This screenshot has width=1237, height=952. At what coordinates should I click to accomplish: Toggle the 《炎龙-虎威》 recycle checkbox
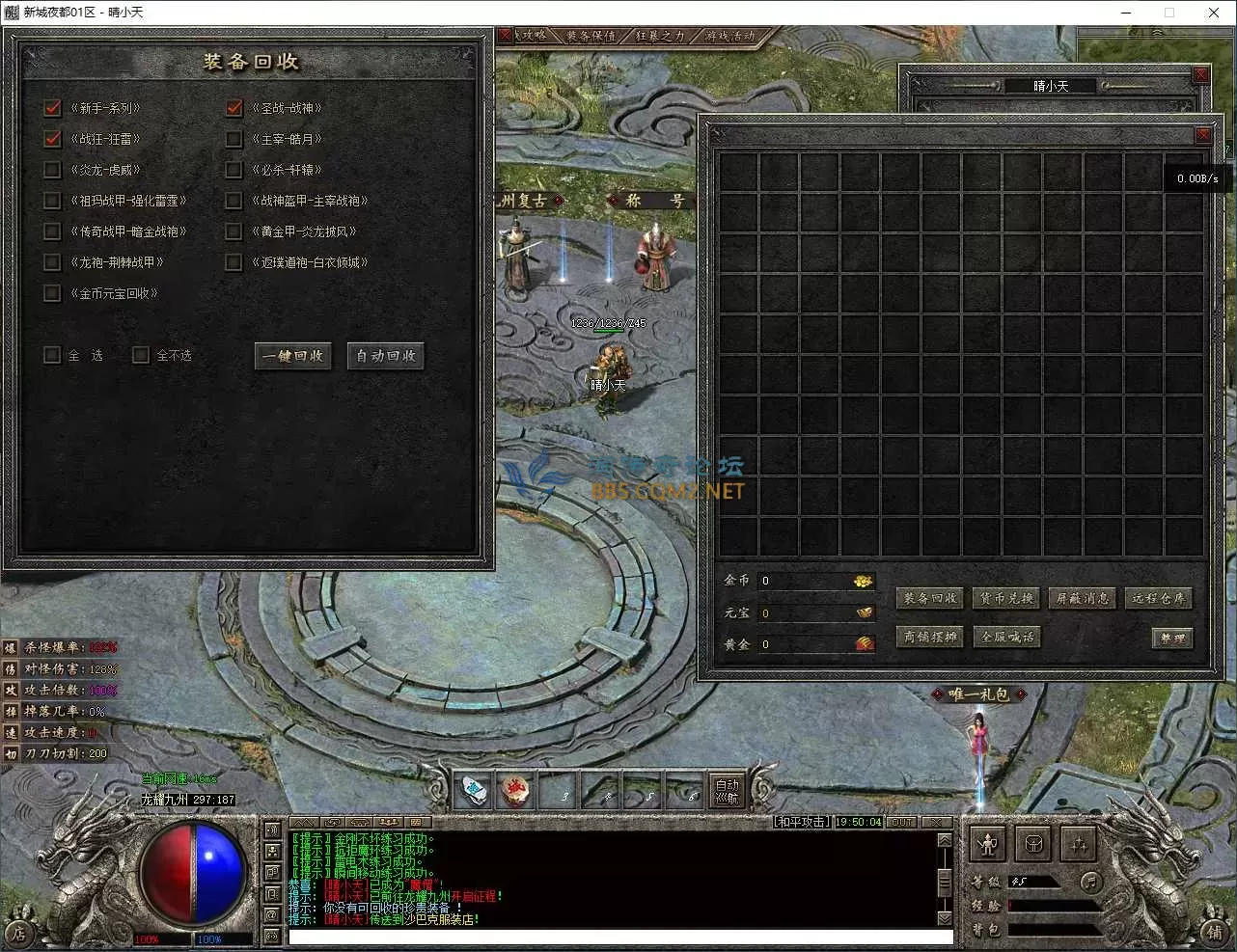(53, 170)
